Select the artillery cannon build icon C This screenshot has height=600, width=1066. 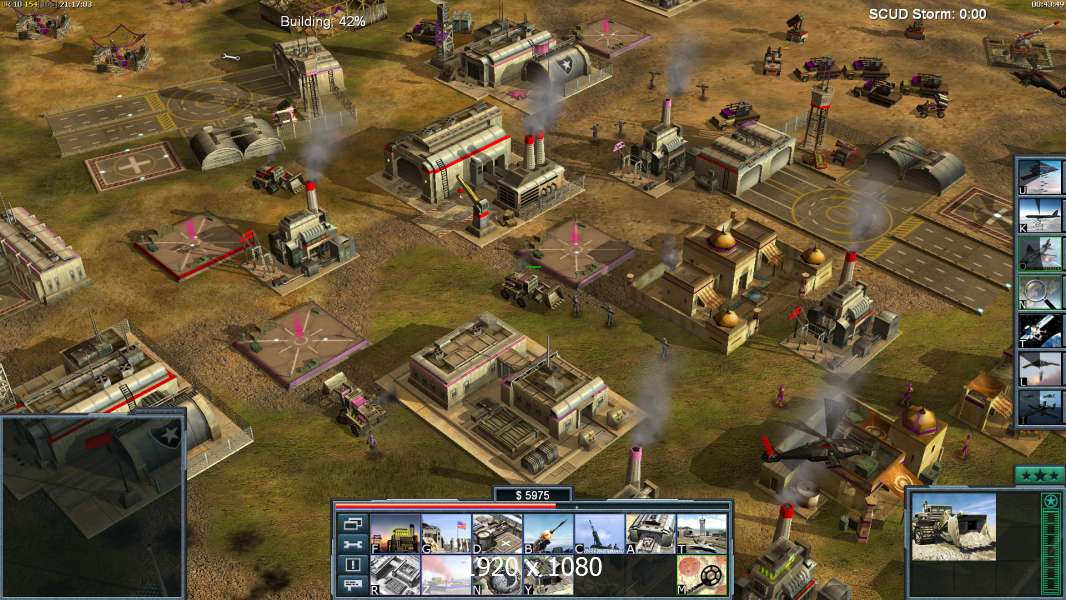pyautogui.click(x=599, y=534)
